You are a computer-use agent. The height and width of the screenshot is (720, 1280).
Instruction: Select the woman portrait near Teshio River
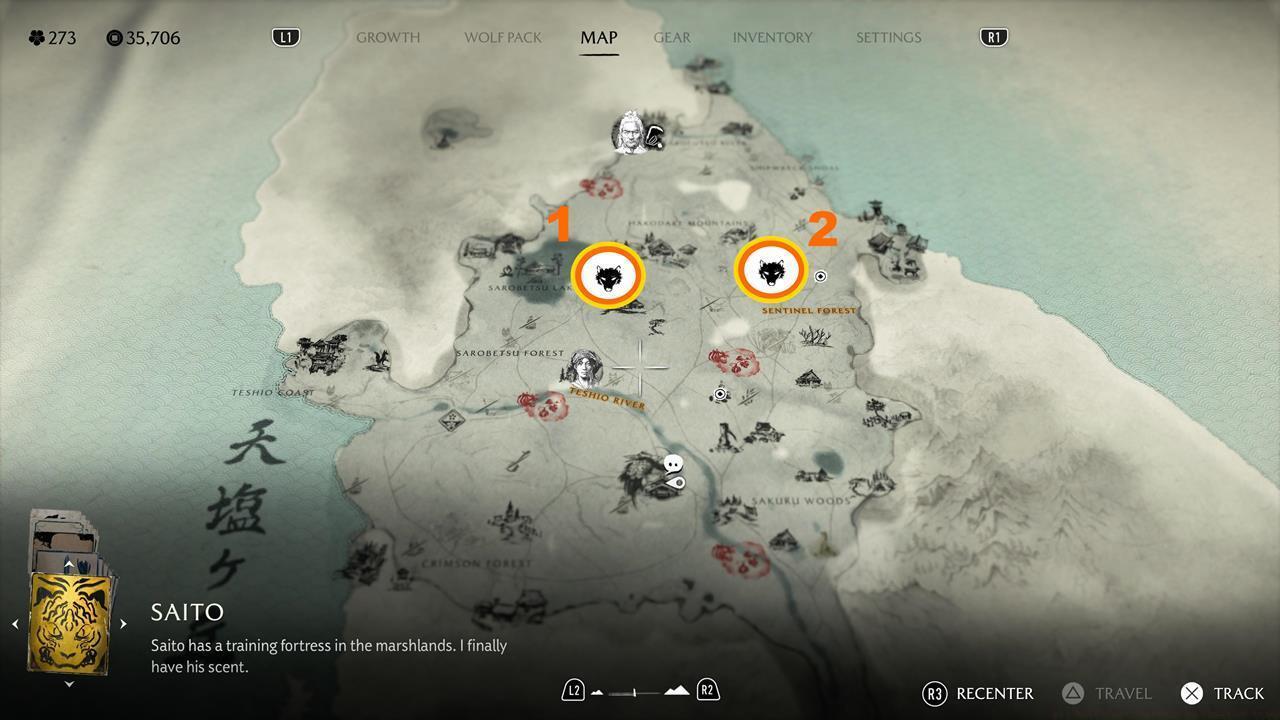[584, 368]
